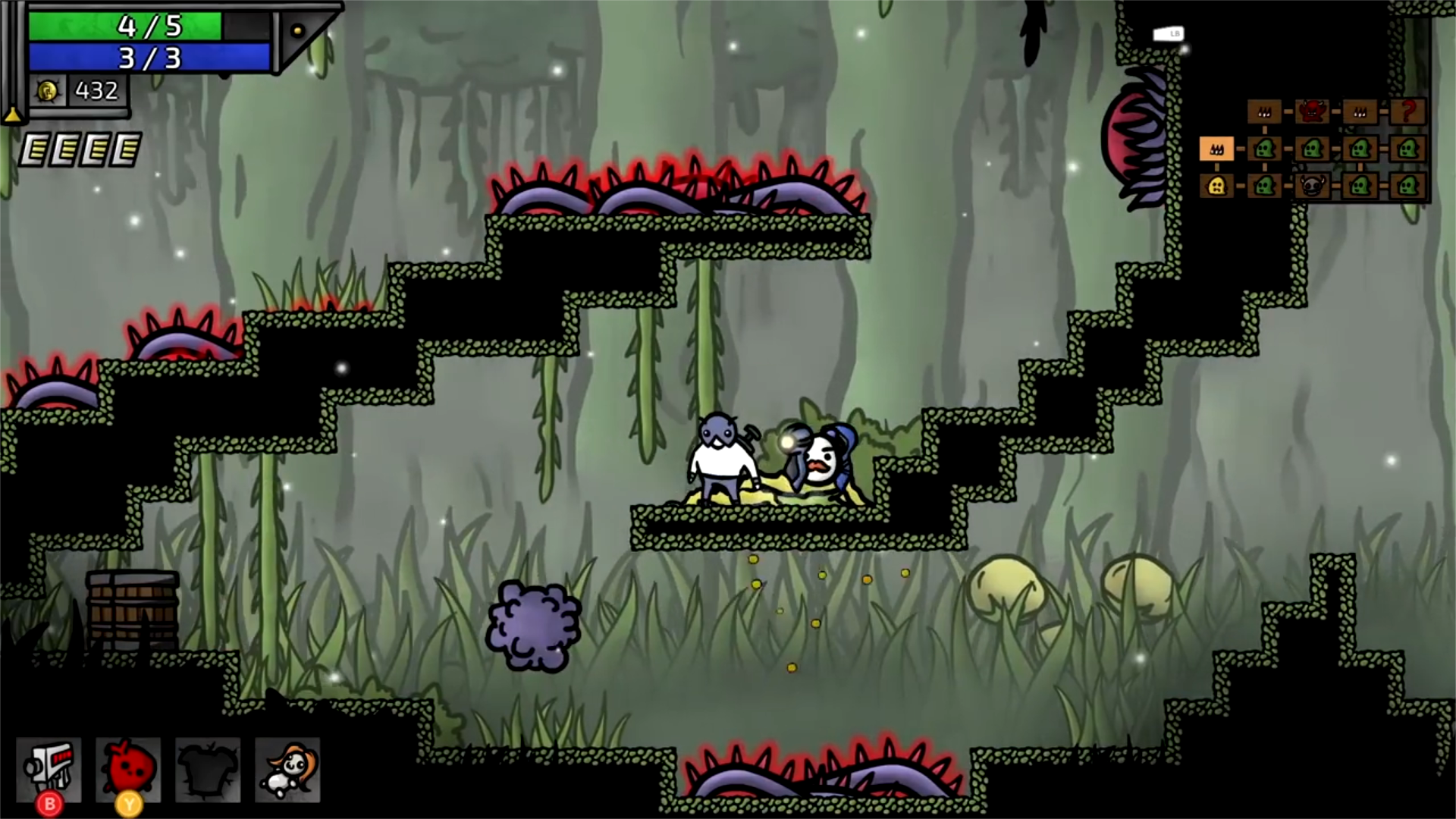This screenshot has height=819, width=1456.
Task: Click the grey horned skull room on minimap
Action: click(1312, 186)
